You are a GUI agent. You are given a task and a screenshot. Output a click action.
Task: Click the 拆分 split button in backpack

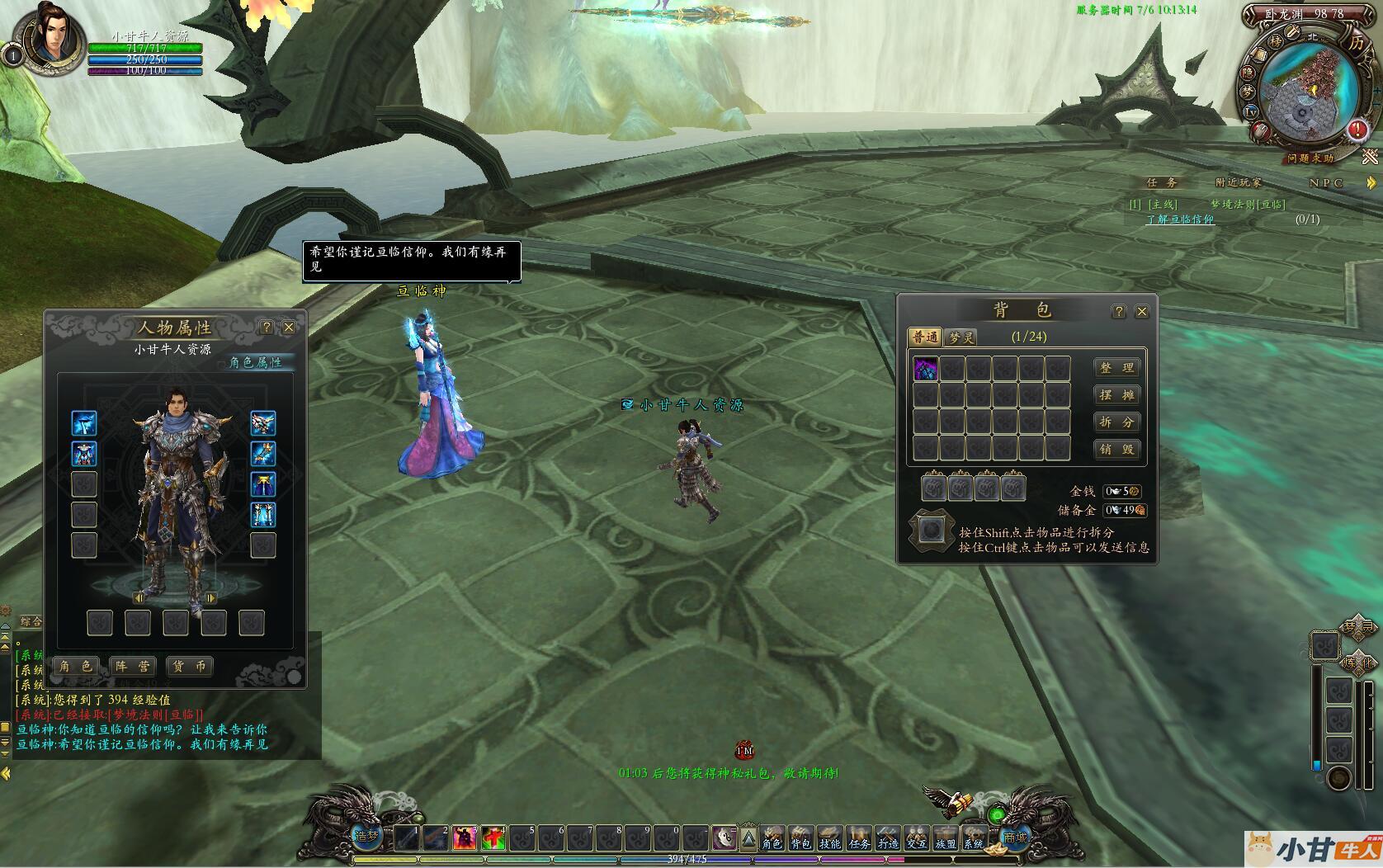point(1116,422)
